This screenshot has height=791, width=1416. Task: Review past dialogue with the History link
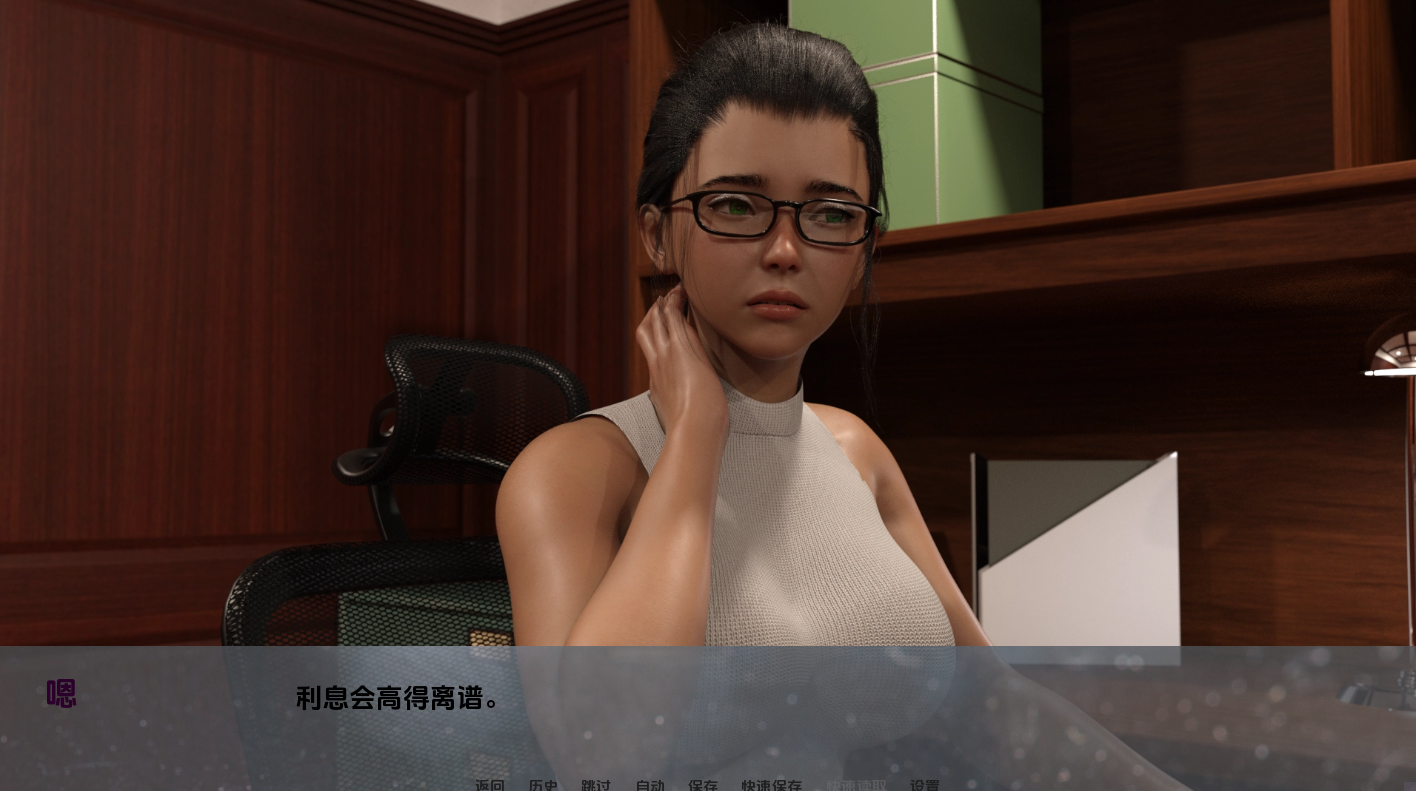coord(543,786)
